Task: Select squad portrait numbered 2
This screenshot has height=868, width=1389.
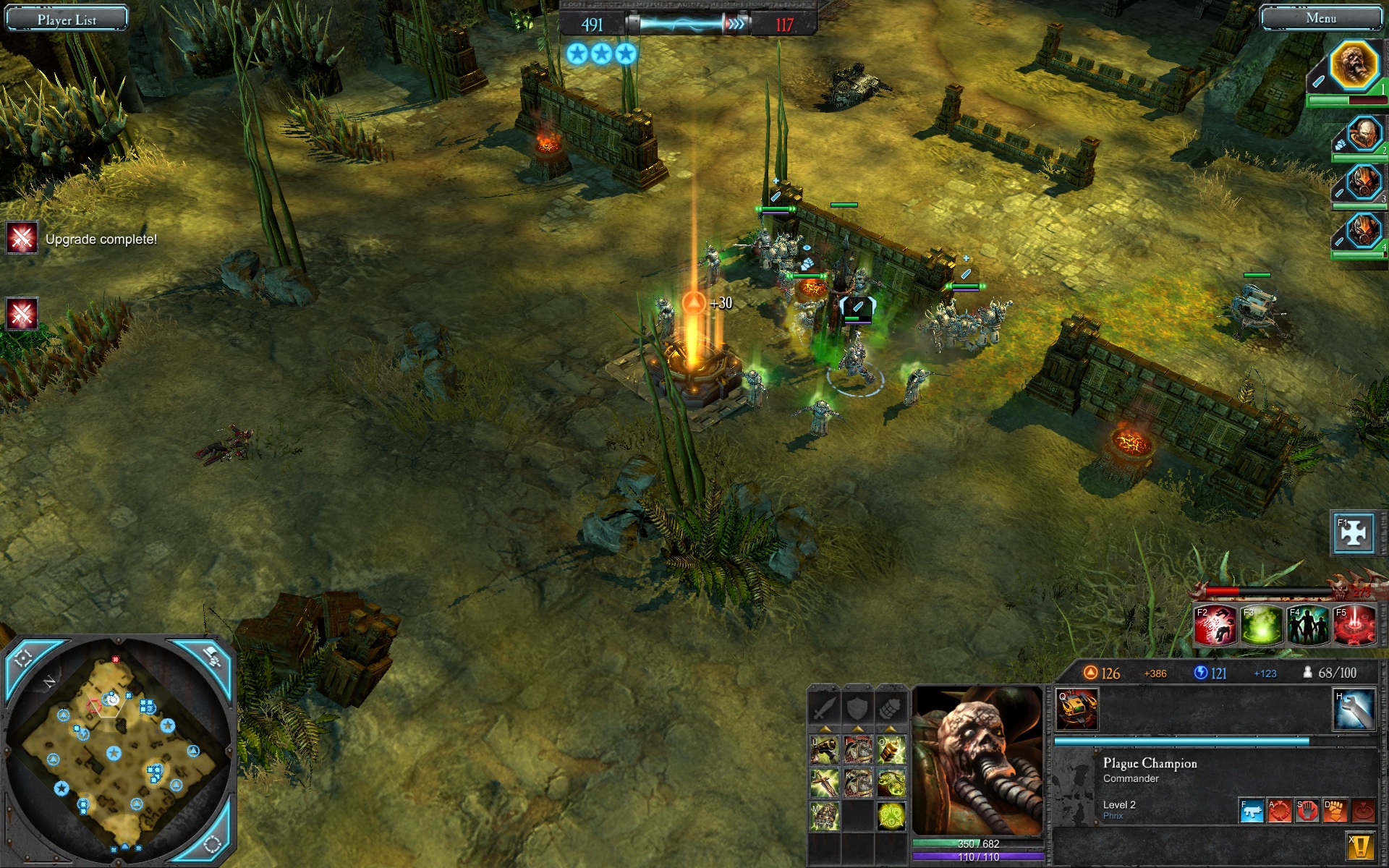Action: (1363, 135)
